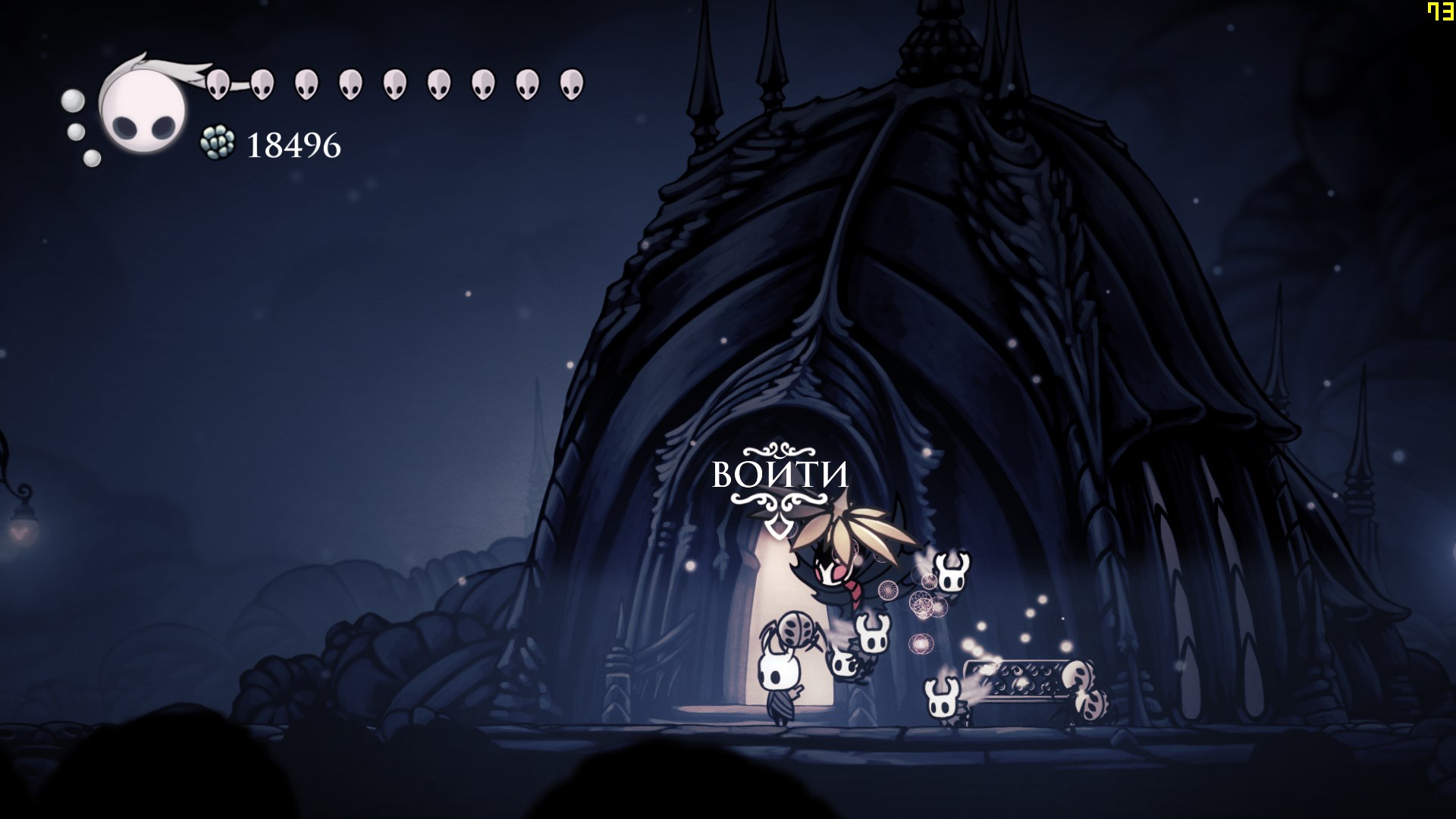Select the ВОЙТИ enter prompt

pyautogui.click(x=780, y=475)
